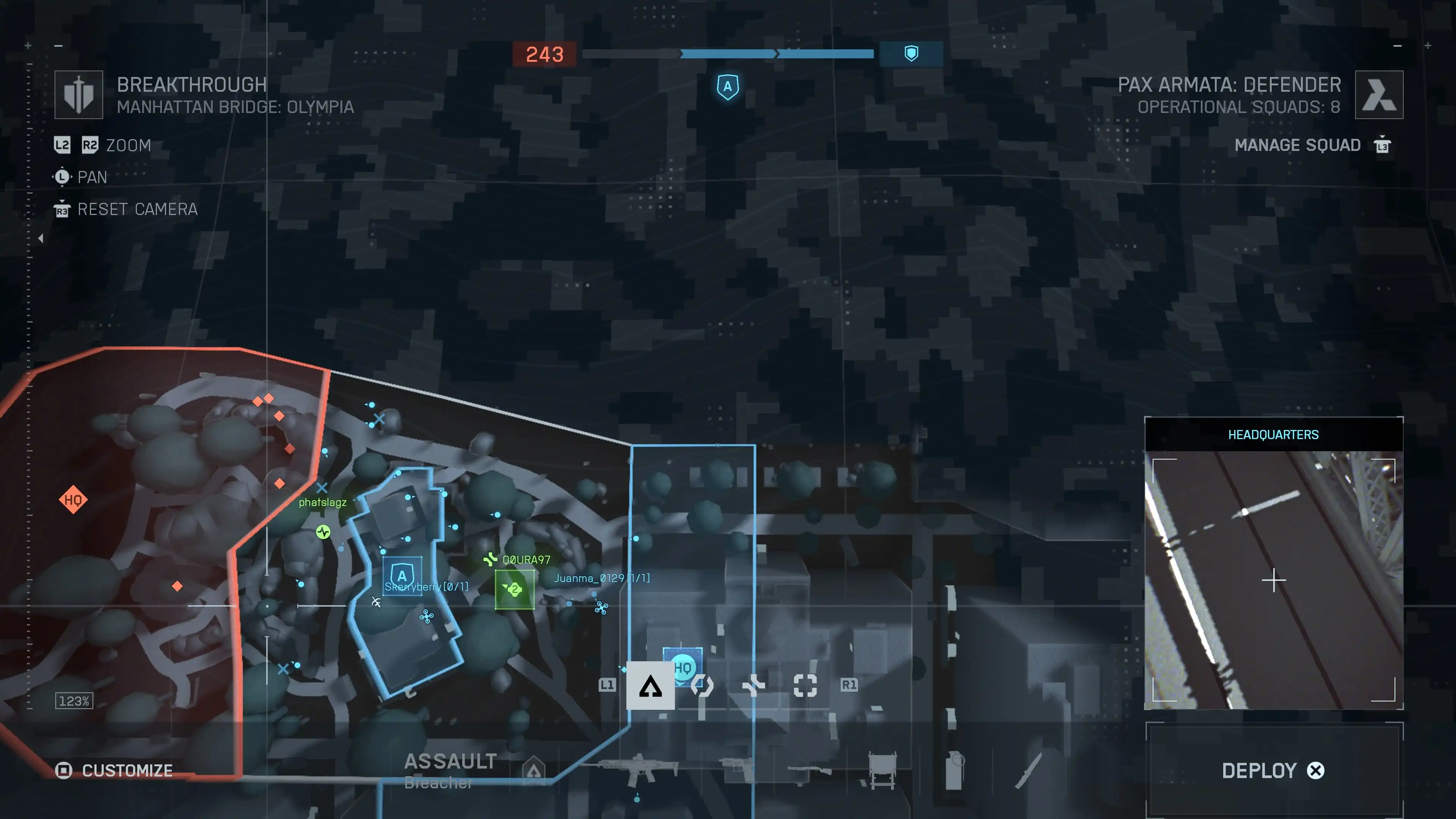Switch to the Support class icon

click(753, 686)
